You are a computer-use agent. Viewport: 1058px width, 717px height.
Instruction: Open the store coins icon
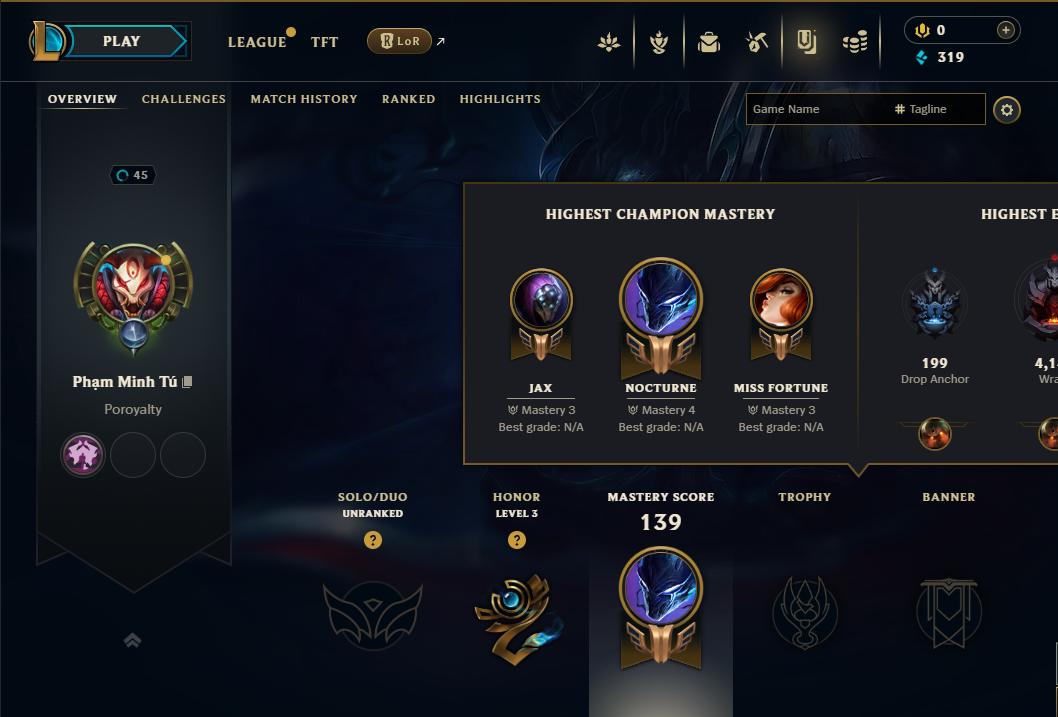tap(855, 42)
